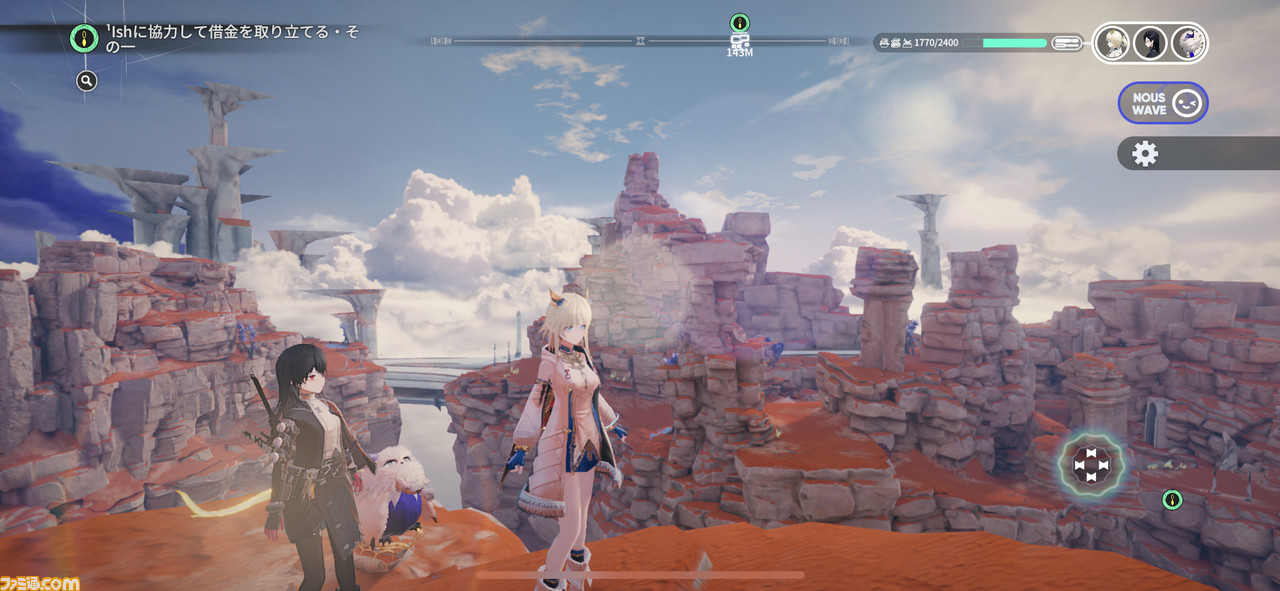The height and width of the screenshot is (591, 1280).
Task: Select the green quest marker on the compass bar
Action: [739, 22]
